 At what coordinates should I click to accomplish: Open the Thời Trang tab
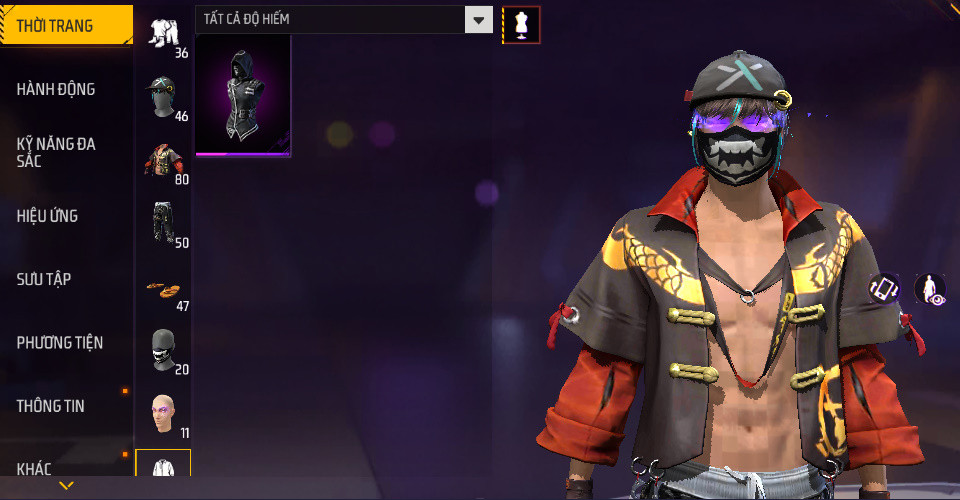[66, 26]
